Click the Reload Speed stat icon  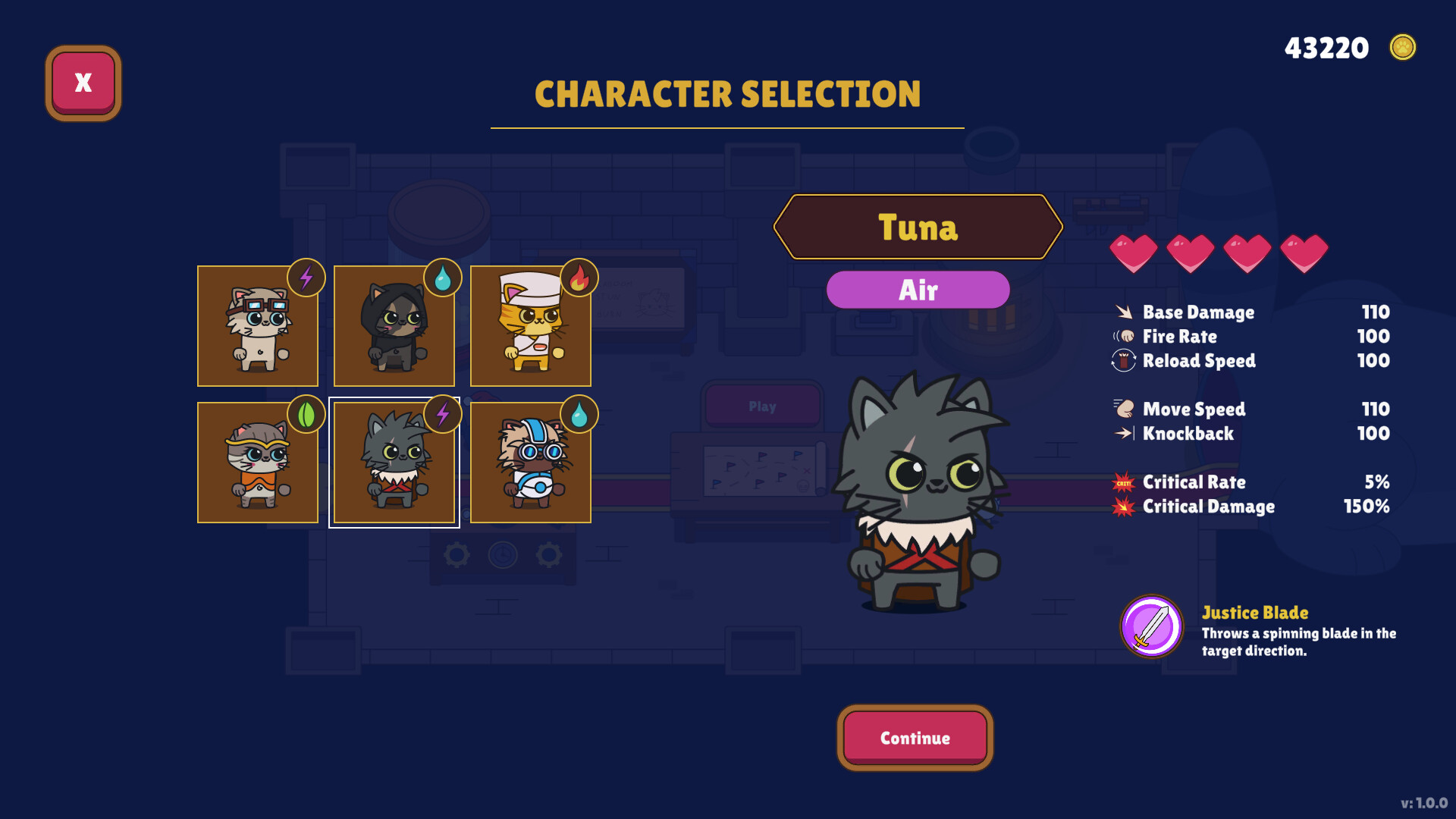(1122, 361)
